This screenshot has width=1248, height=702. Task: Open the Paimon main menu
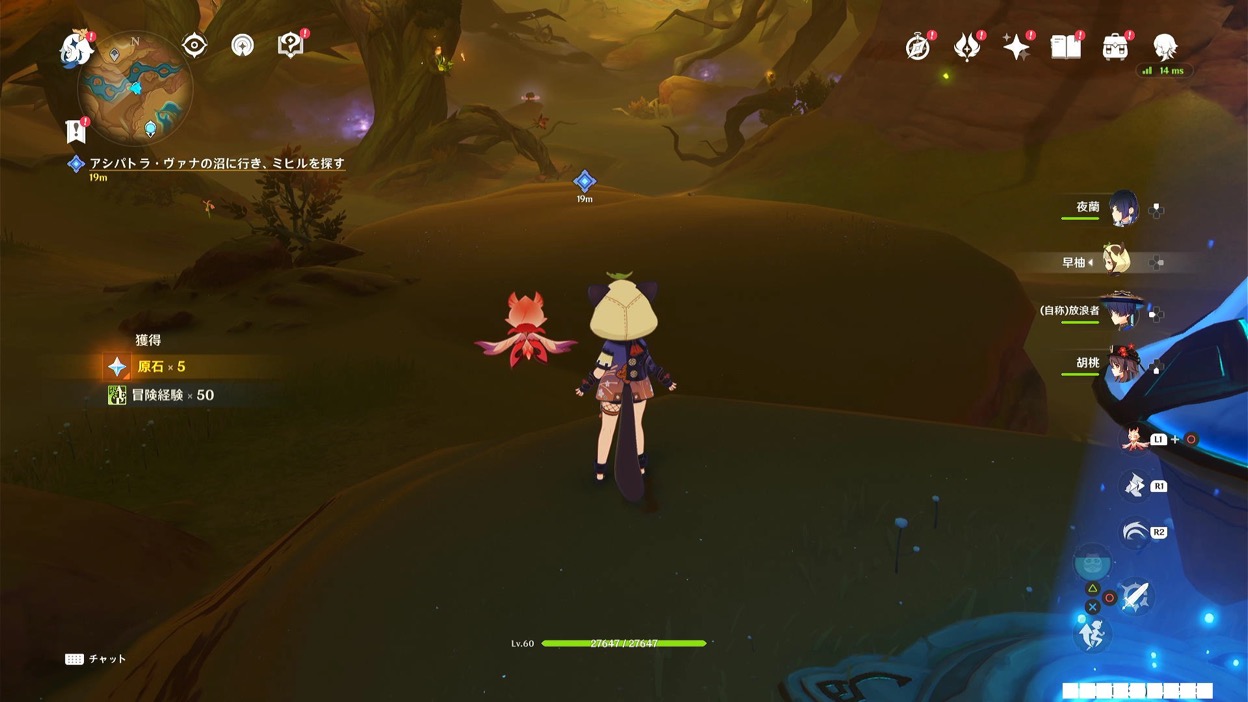76,49
